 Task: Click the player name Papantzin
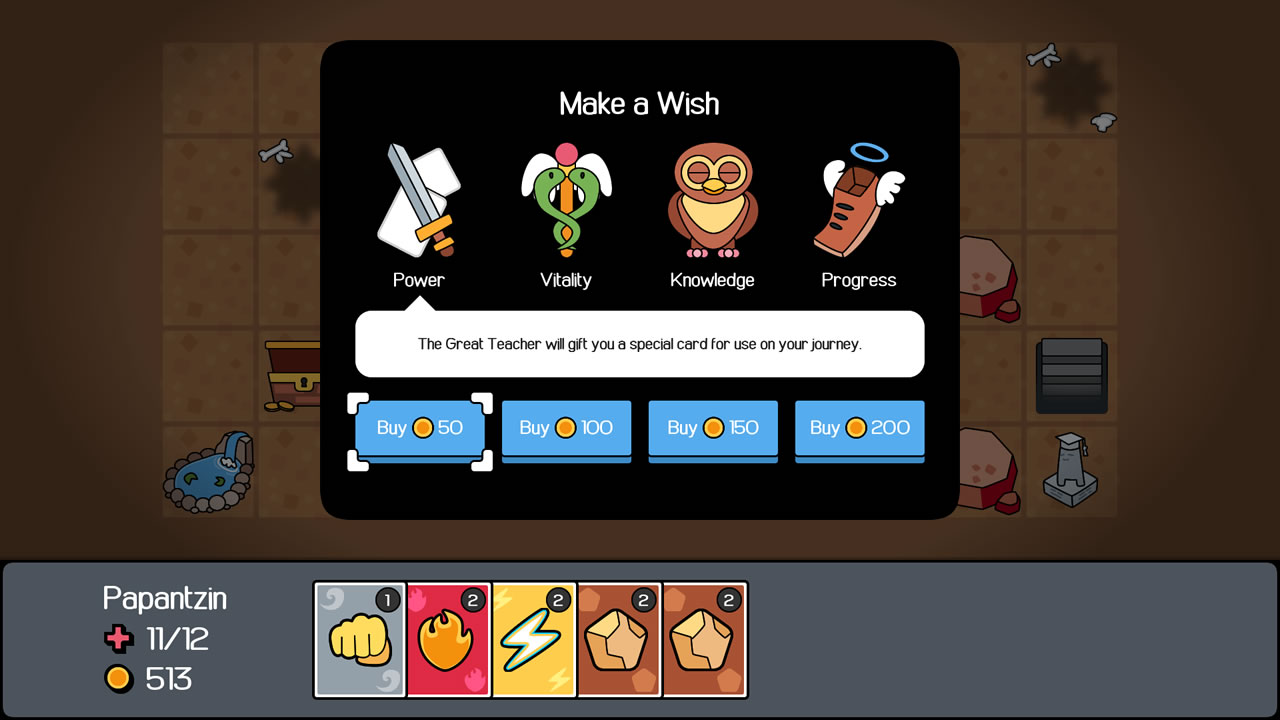(x=165, y=598)
